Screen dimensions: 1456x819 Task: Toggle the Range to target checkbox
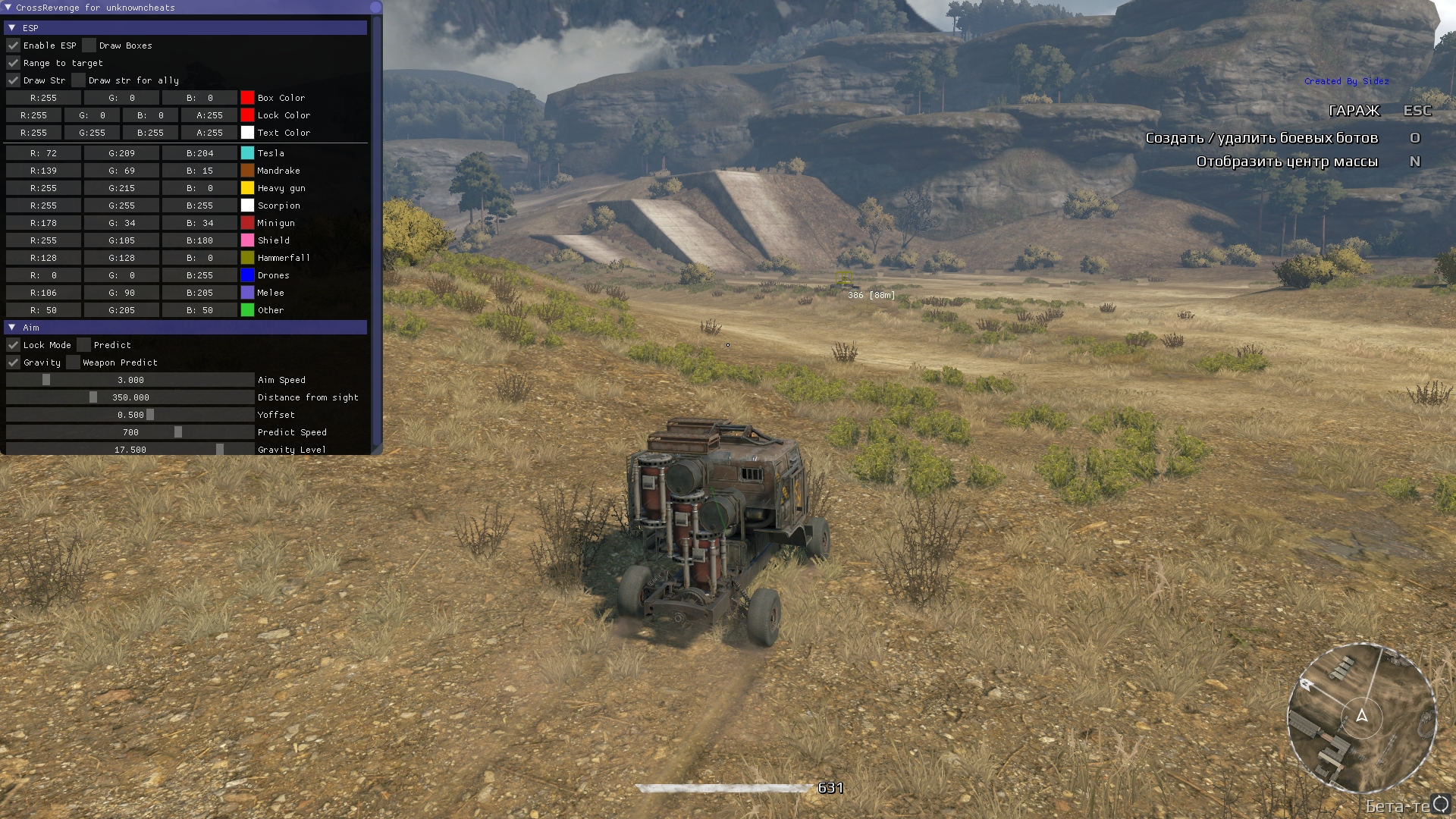pos(14,63)
